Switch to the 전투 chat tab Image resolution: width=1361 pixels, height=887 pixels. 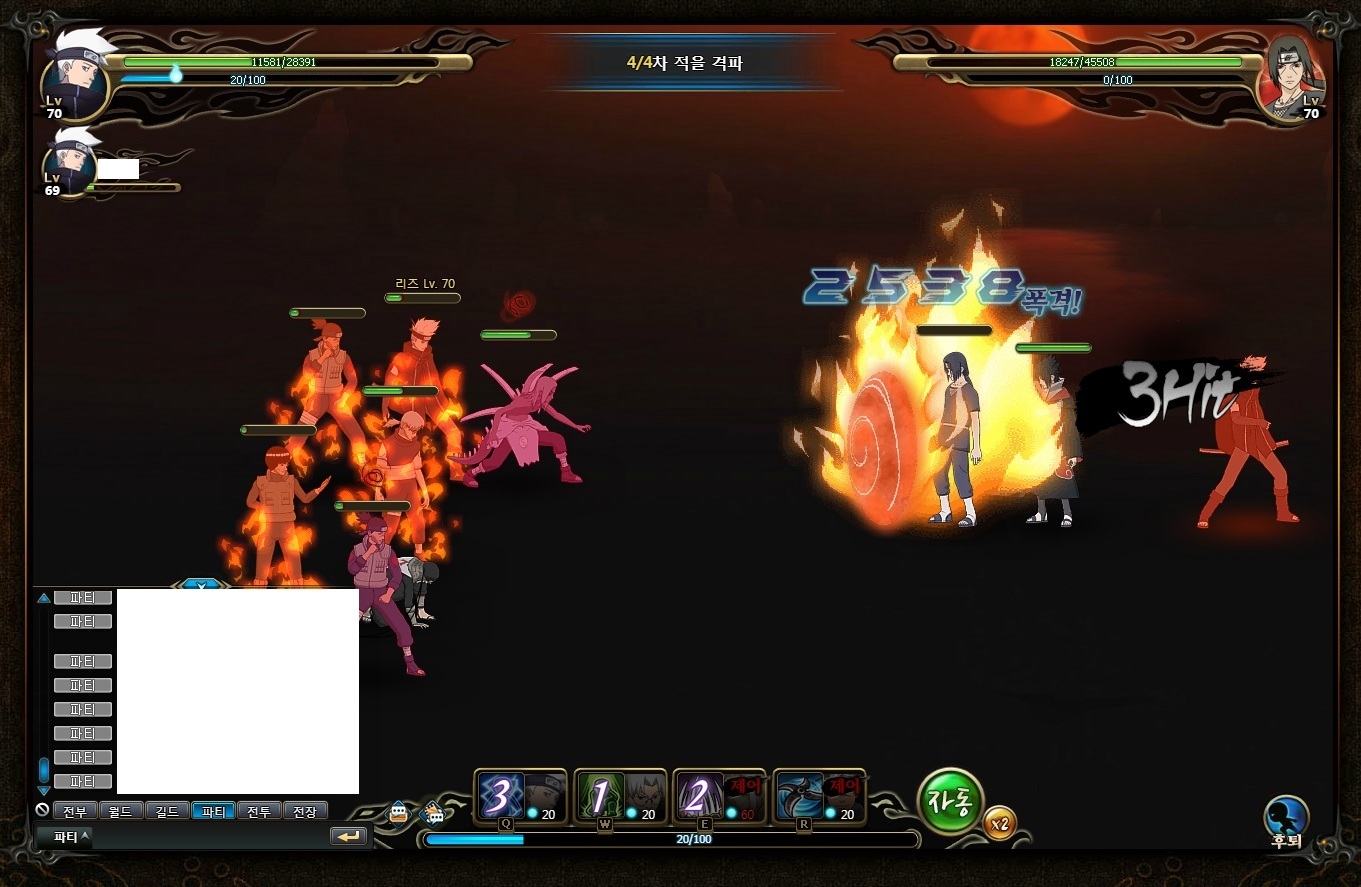(259, 811)
